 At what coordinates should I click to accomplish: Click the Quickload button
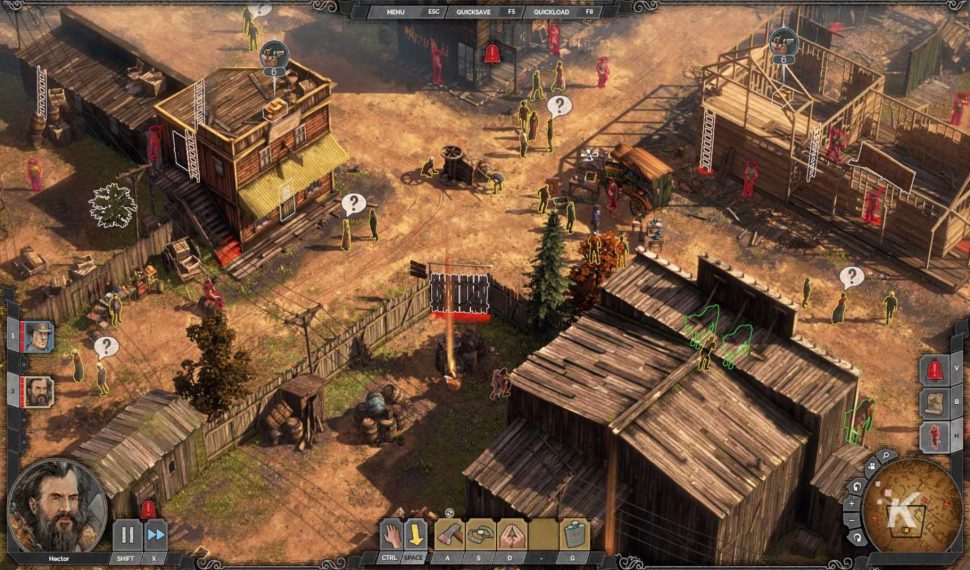coord(551,12)
